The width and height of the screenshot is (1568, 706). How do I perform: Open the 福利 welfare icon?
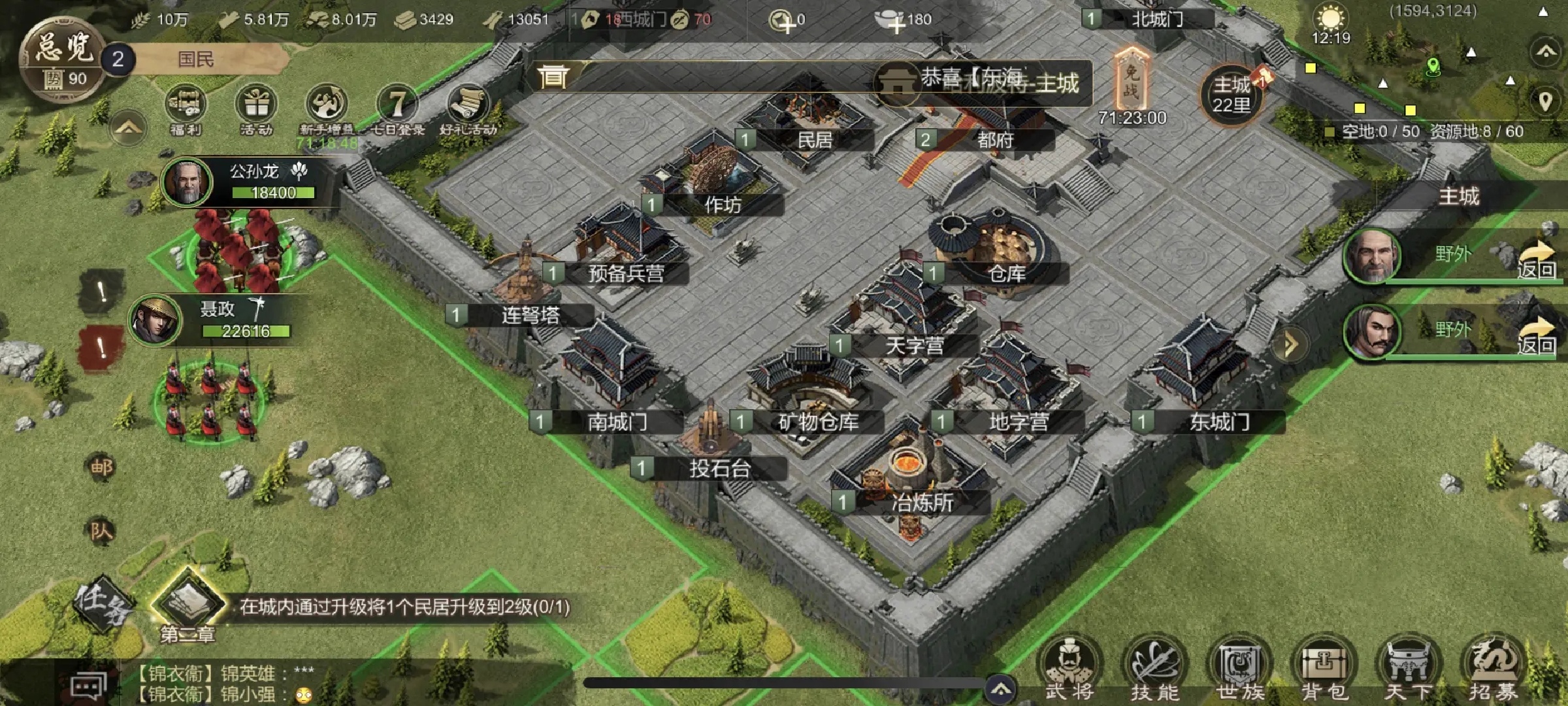(186, 108)
